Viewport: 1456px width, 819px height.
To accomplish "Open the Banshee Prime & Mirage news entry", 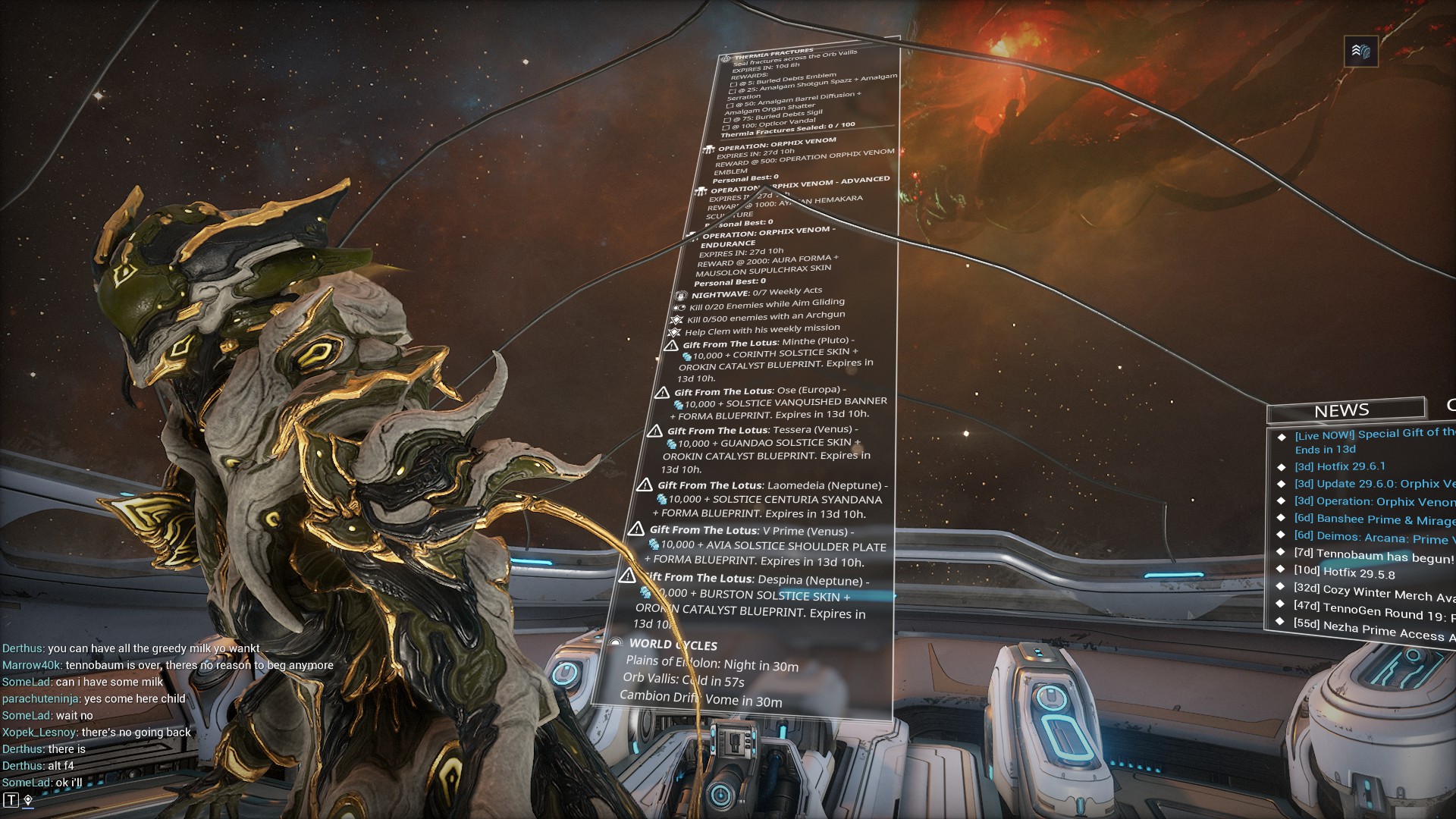I will pyautogui.click(x=1374, y=519).
